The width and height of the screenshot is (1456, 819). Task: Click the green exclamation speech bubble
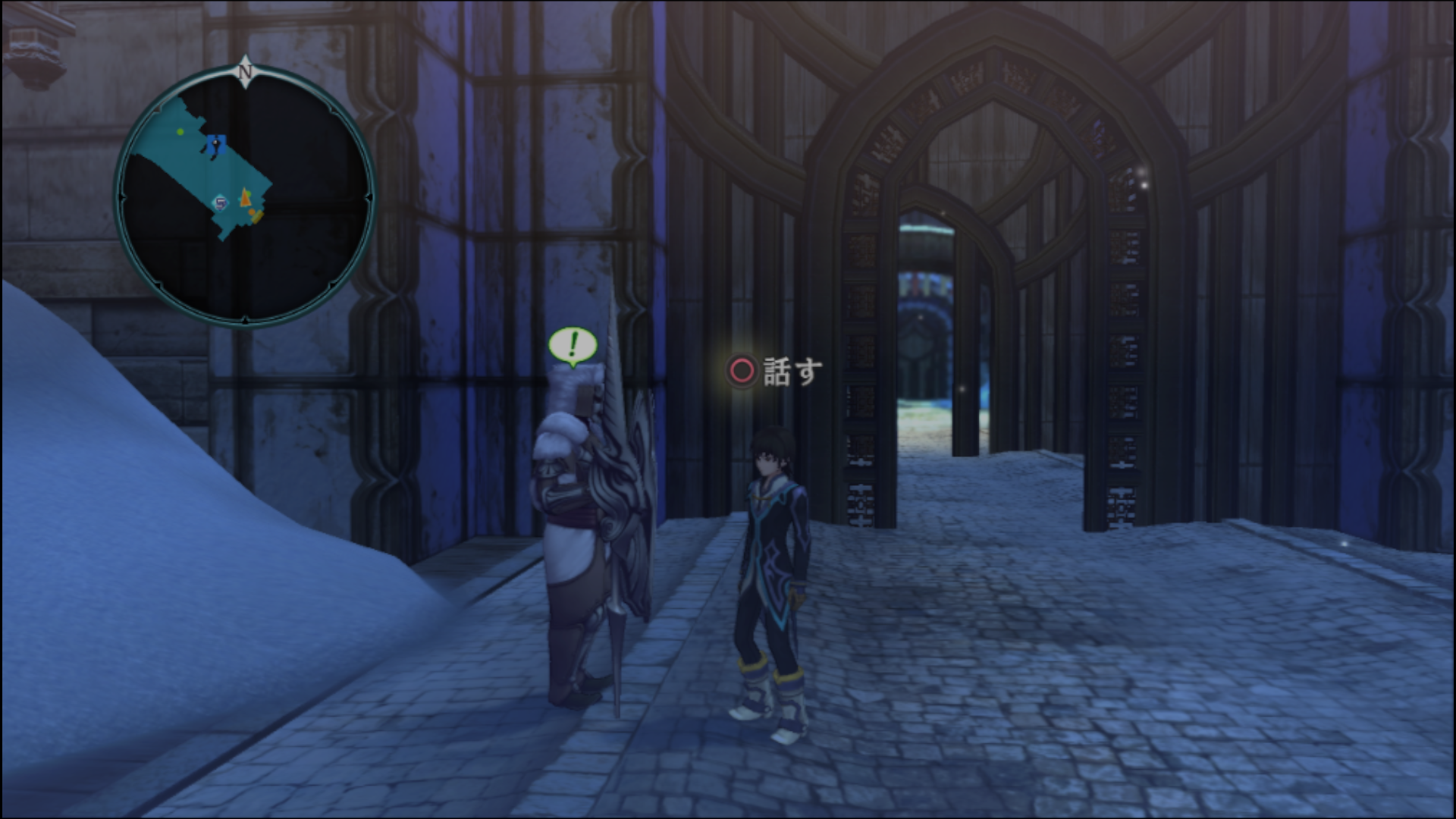(x=573, y=346)
